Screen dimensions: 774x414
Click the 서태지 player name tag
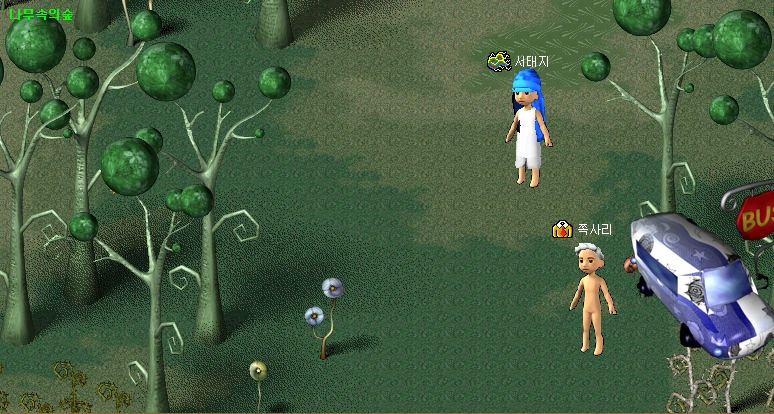[x=531, y=62]
